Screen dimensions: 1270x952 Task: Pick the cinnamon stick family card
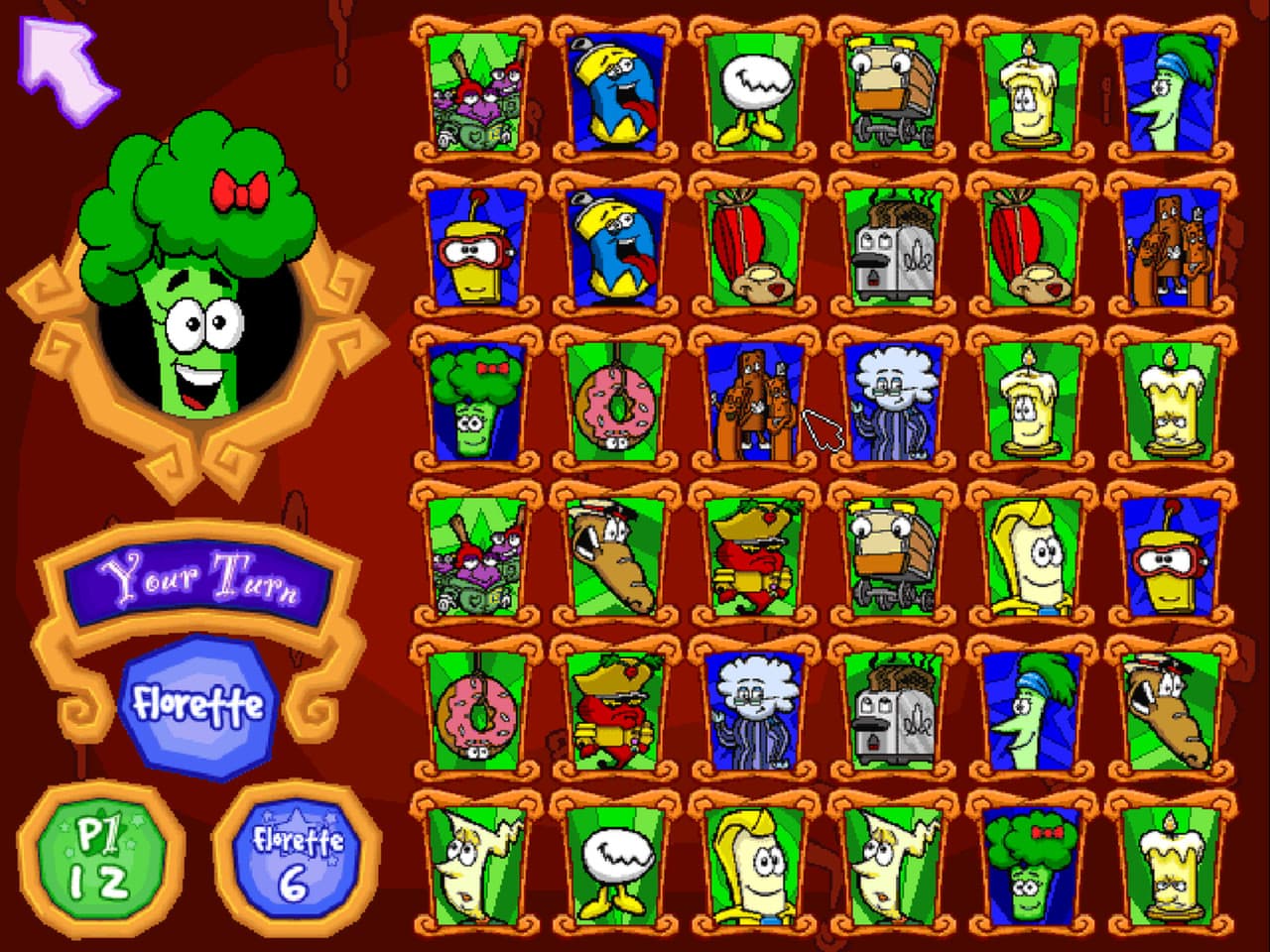click(1173, 248)
